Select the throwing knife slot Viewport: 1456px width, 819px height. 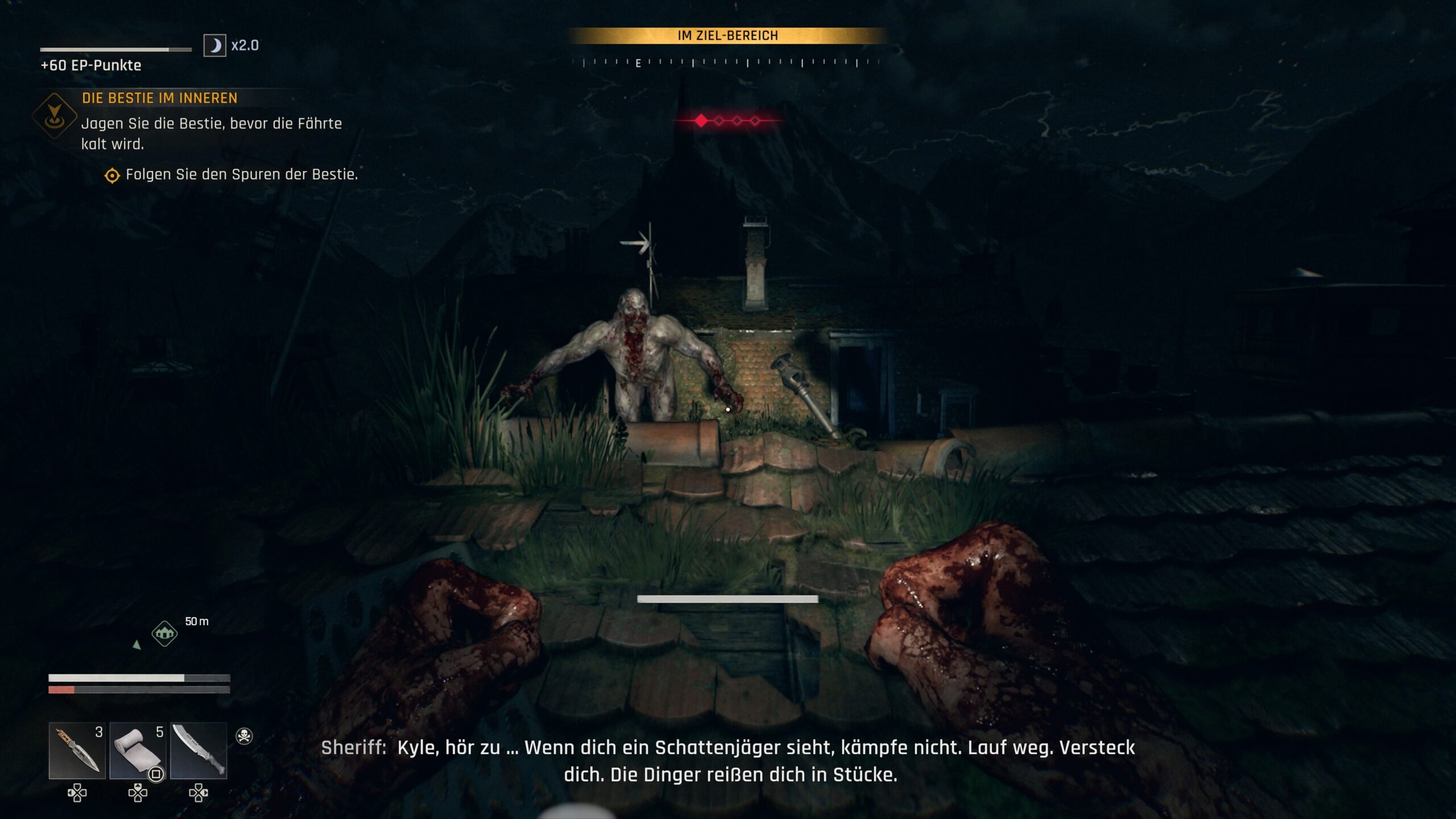tap(77, 750)
